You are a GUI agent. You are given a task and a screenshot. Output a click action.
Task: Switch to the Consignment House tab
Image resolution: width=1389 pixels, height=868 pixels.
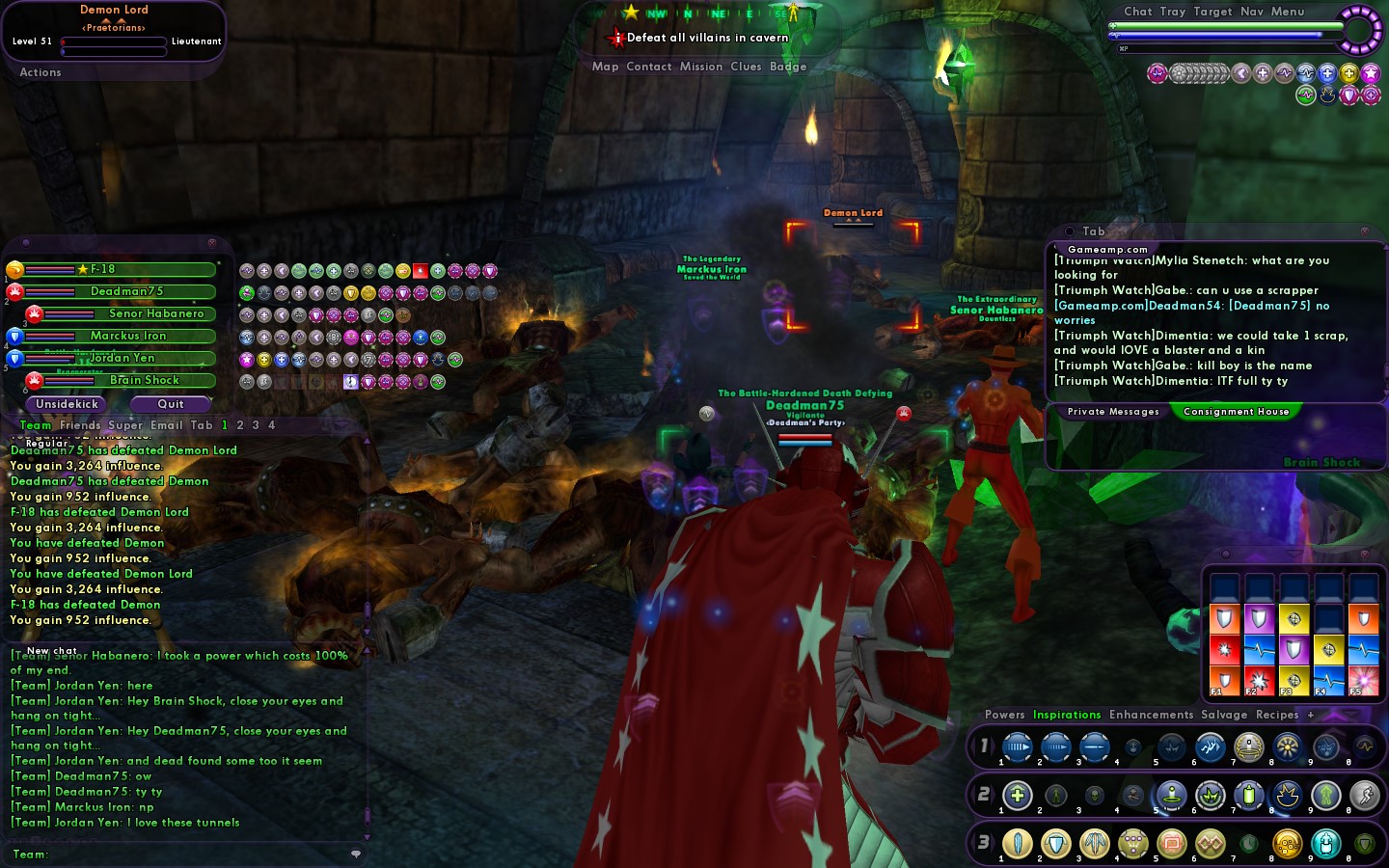(1236, 412)
